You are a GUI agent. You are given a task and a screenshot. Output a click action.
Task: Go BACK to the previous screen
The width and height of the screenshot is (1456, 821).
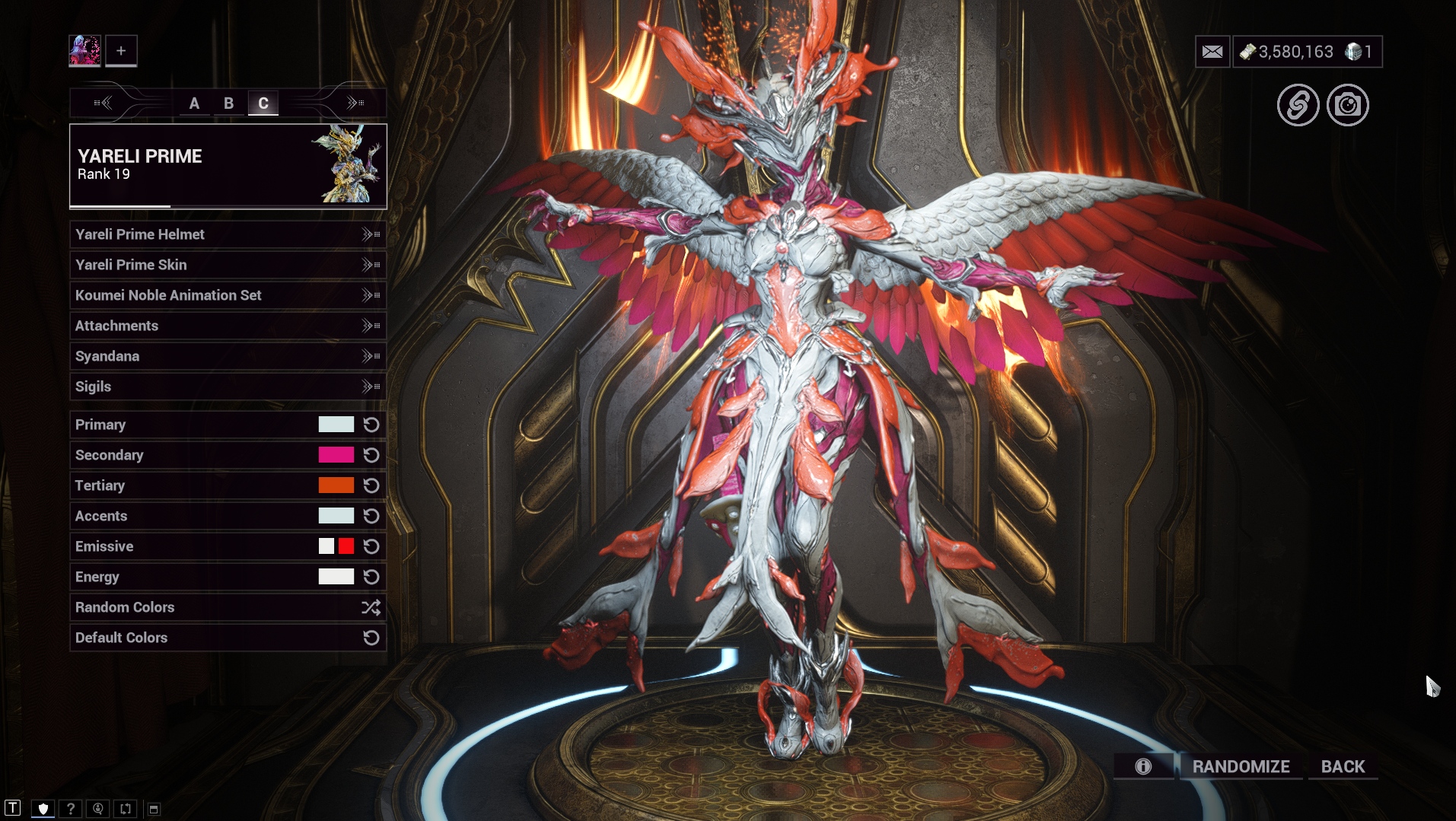click(1343, 766)
